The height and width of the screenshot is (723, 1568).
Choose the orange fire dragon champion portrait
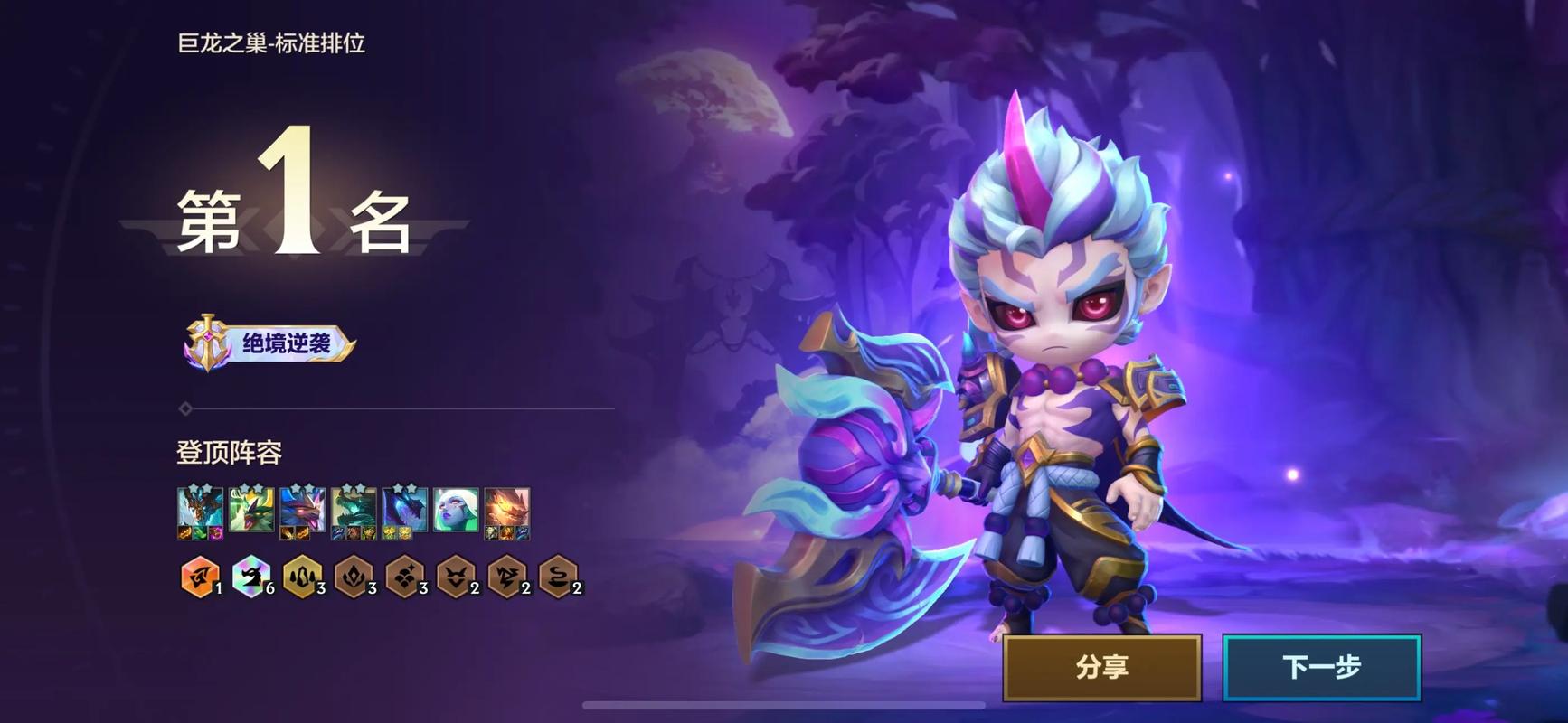(506, 512)
